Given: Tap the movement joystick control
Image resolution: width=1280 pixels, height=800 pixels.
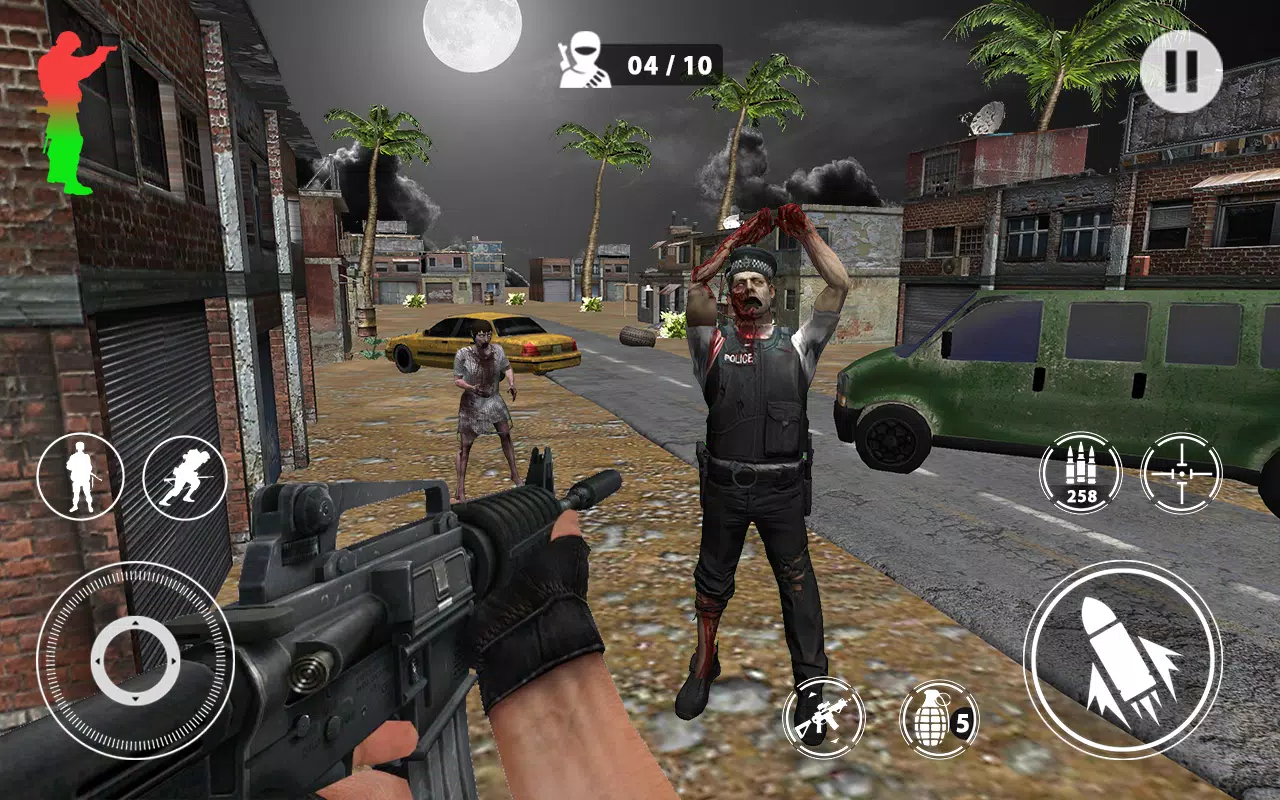Looking at the screenshot, I should [x=135, y=661].
